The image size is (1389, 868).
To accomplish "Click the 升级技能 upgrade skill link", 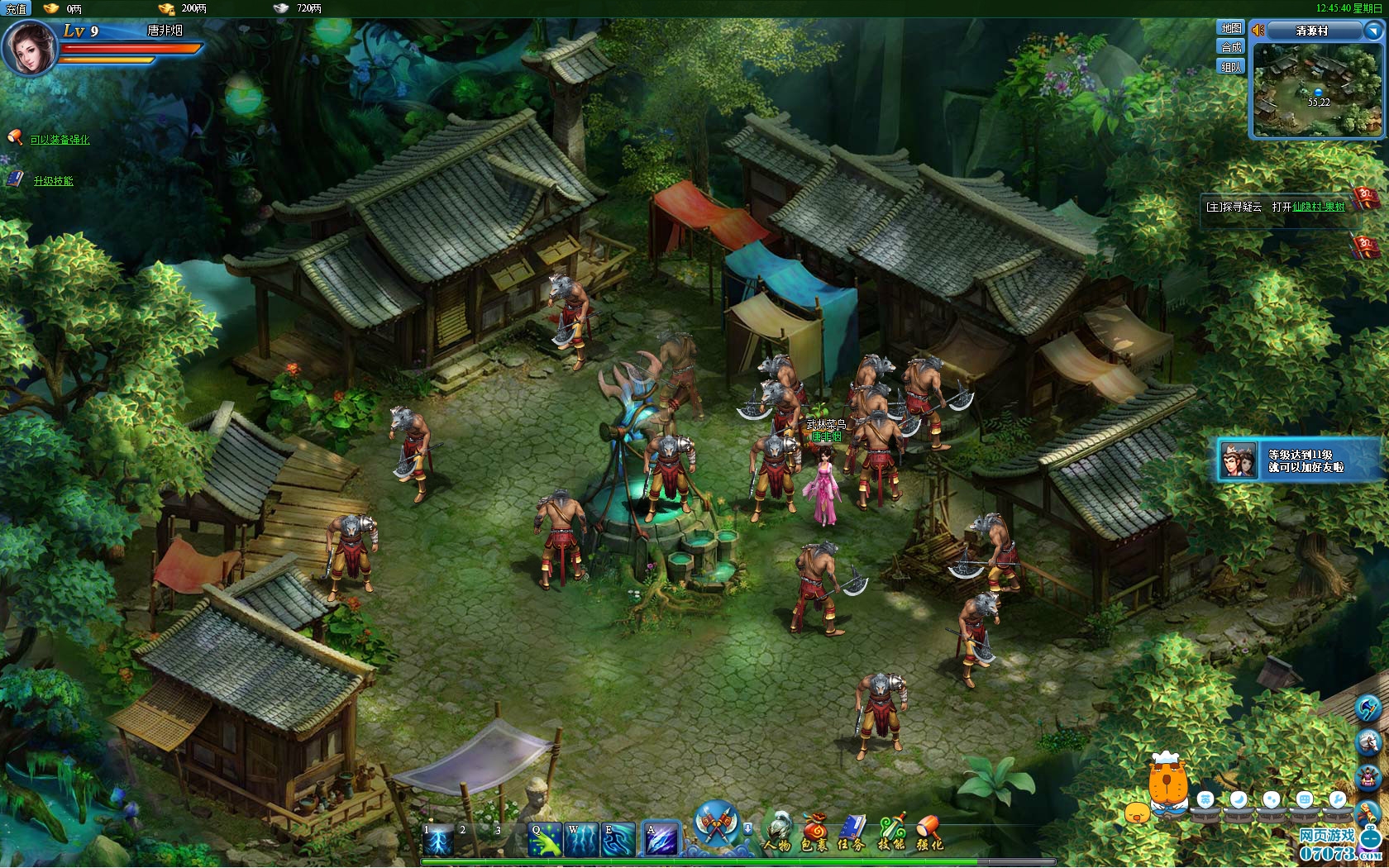I will coord(53,181).
